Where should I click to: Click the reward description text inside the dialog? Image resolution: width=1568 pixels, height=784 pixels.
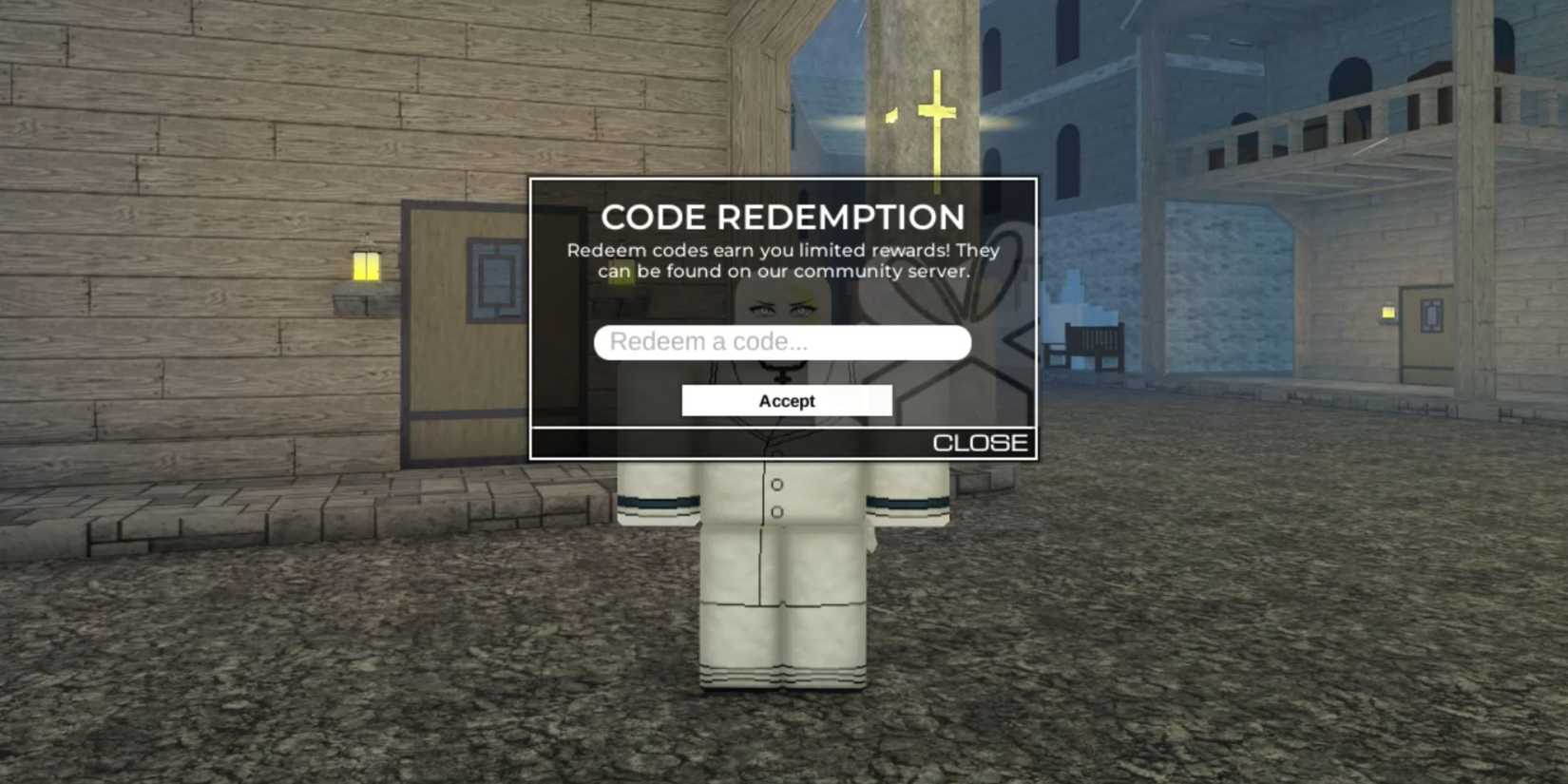pos(784,260)
